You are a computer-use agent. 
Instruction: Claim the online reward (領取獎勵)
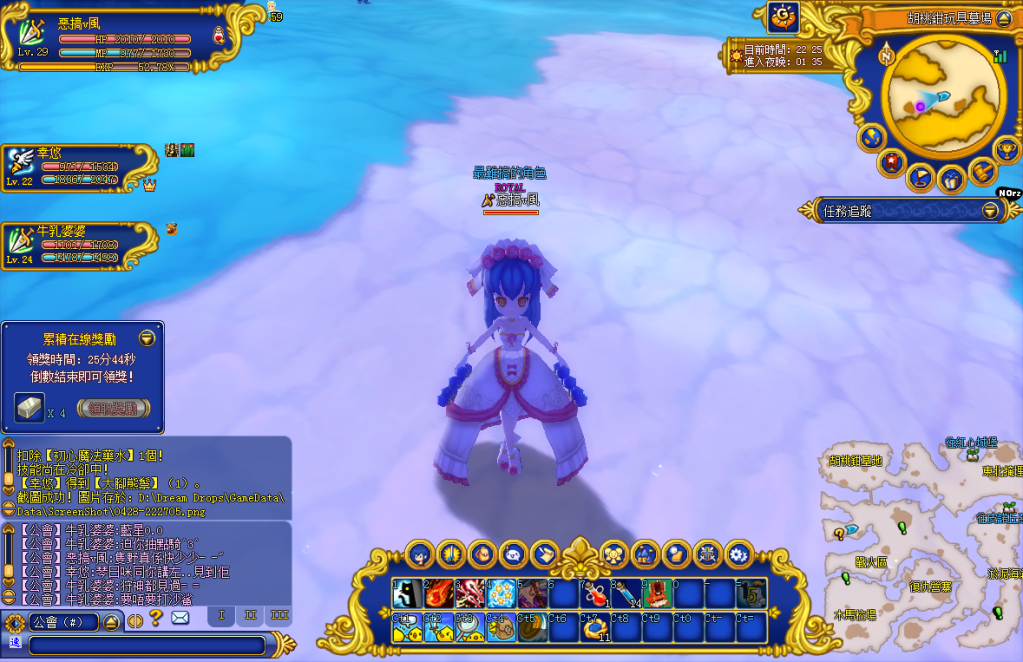(113, 408)
